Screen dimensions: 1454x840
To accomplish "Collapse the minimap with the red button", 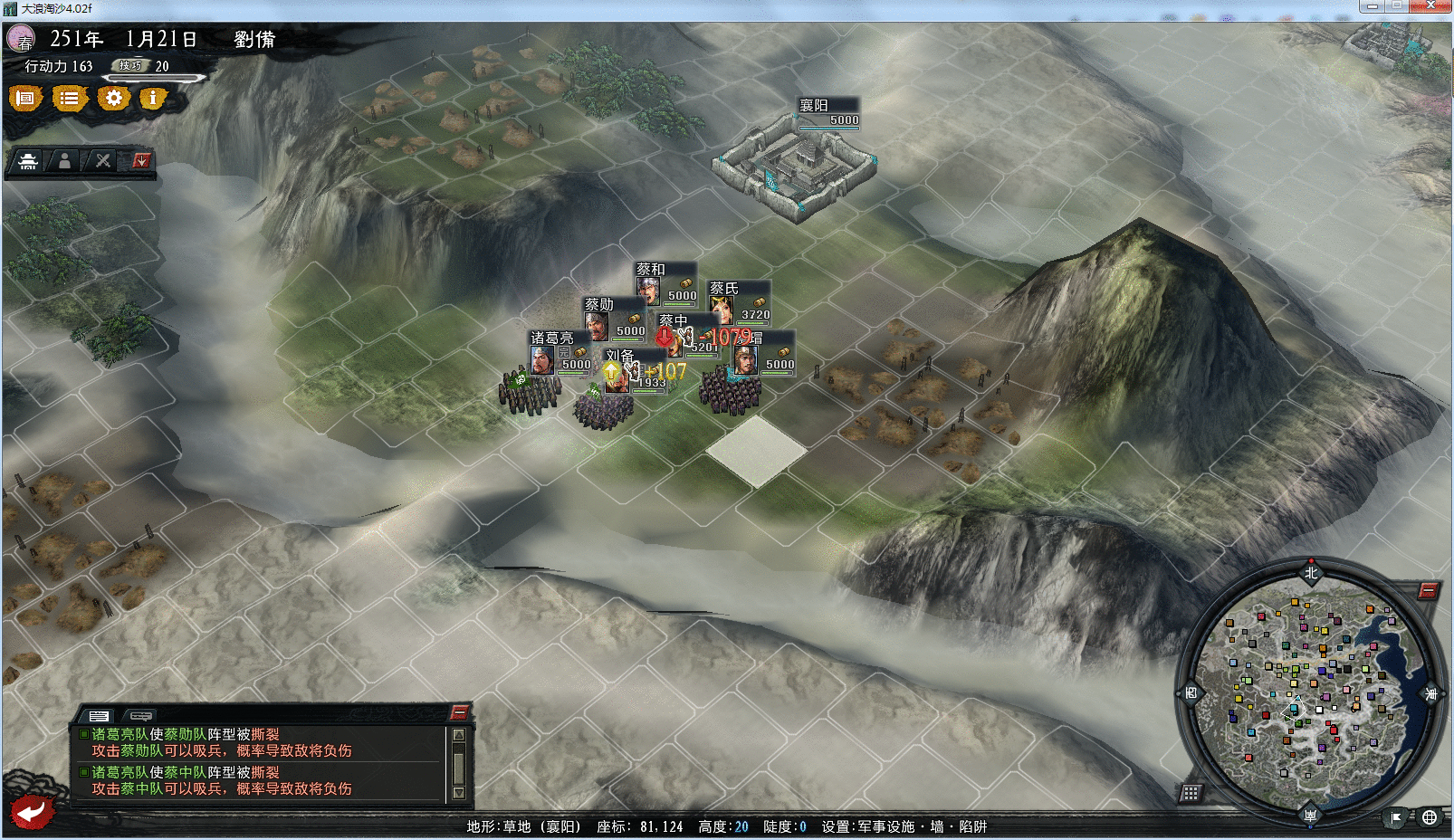I will [1428, 591].
